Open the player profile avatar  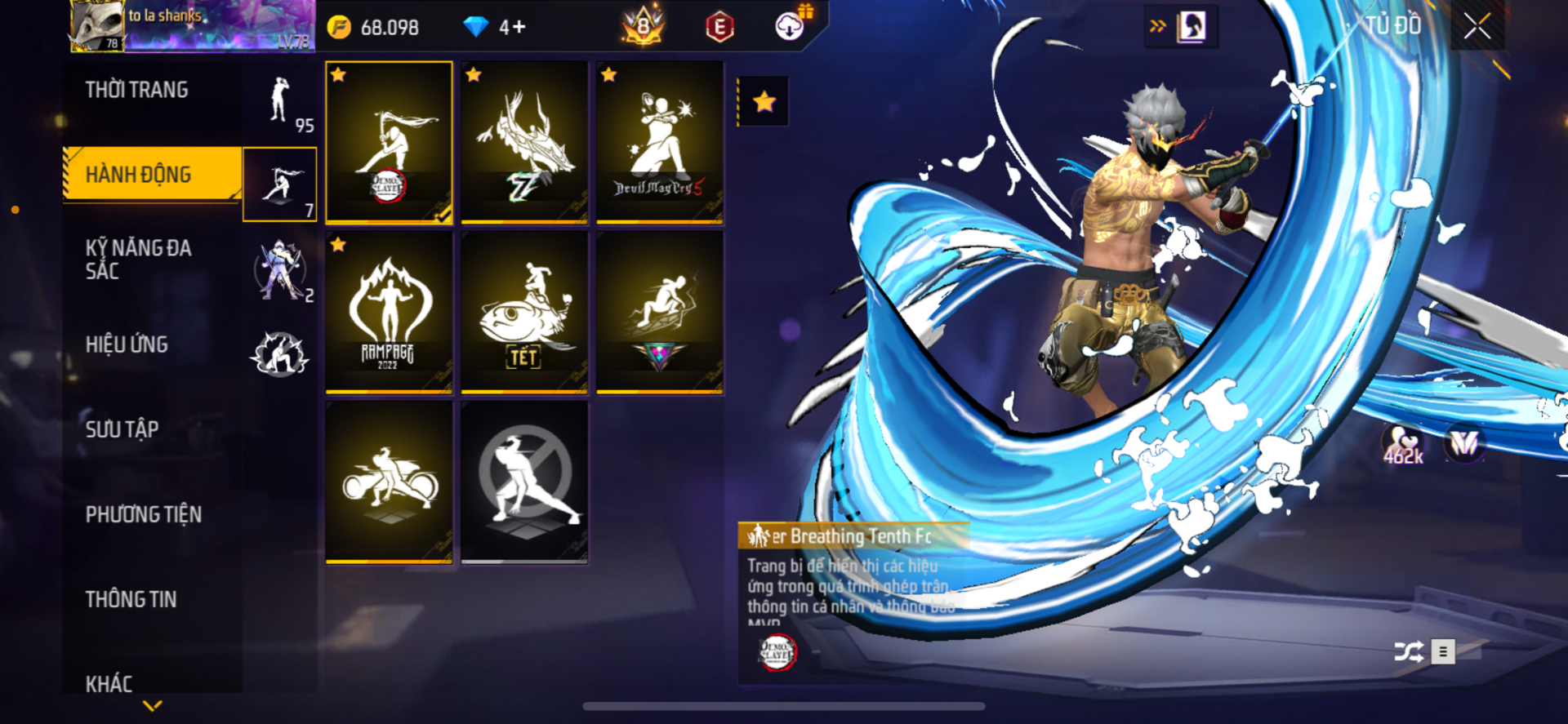click(x=96, y=26)
